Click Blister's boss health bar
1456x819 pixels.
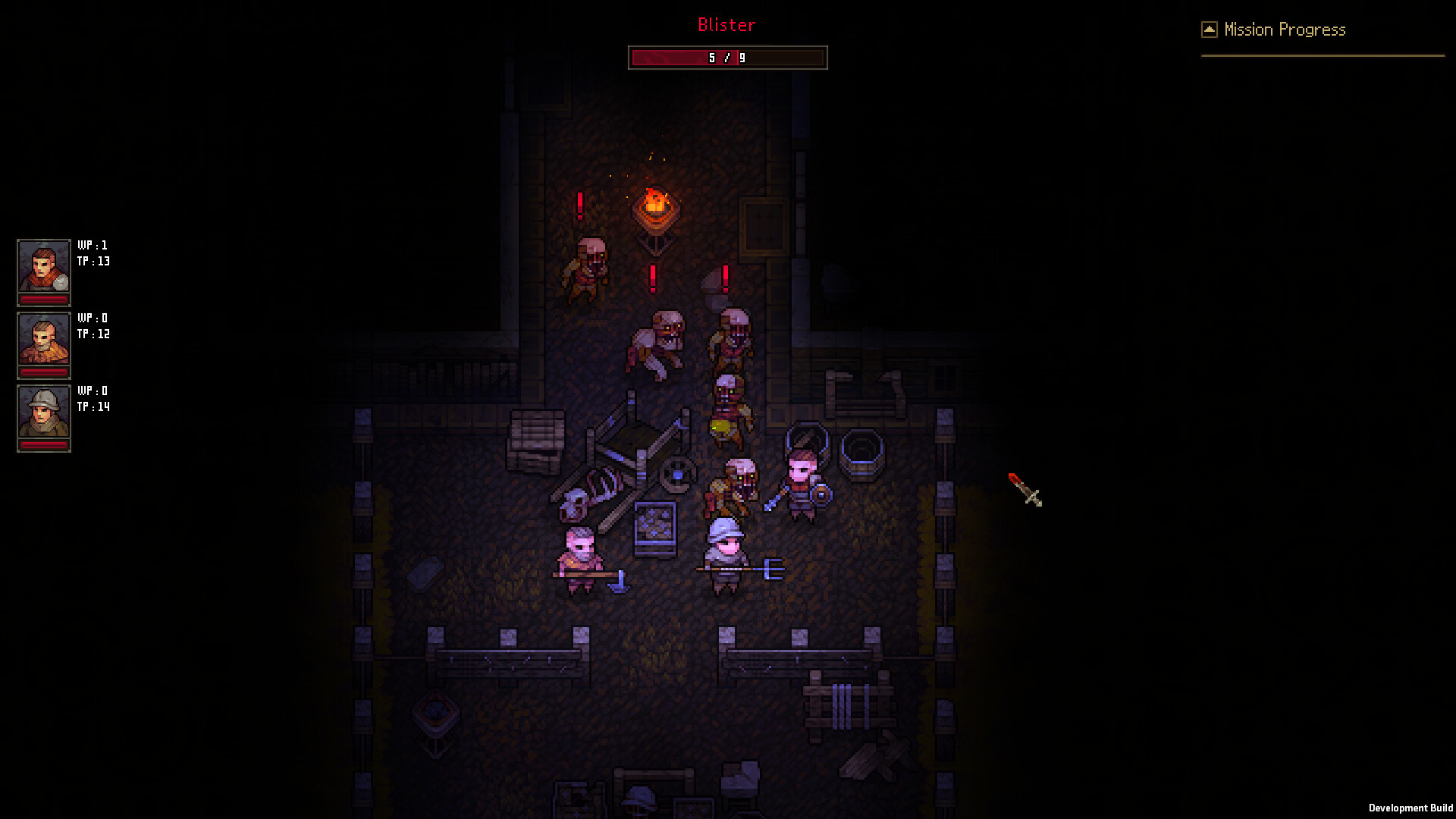coord(727,57)
